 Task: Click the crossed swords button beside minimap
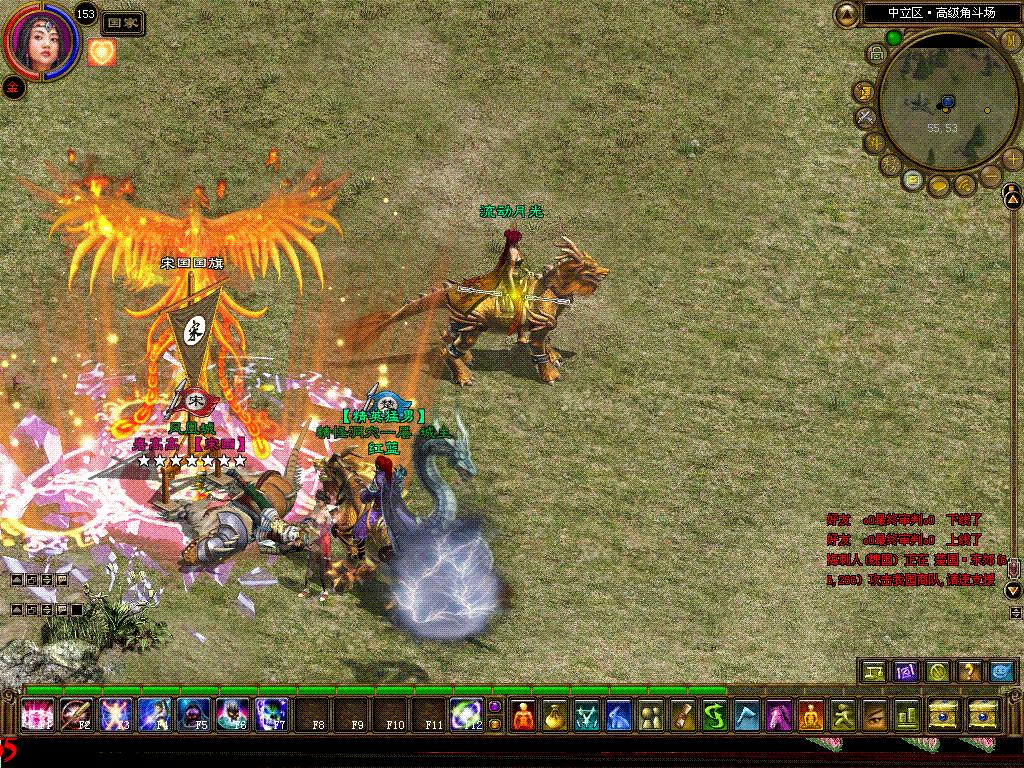[866, 117]
